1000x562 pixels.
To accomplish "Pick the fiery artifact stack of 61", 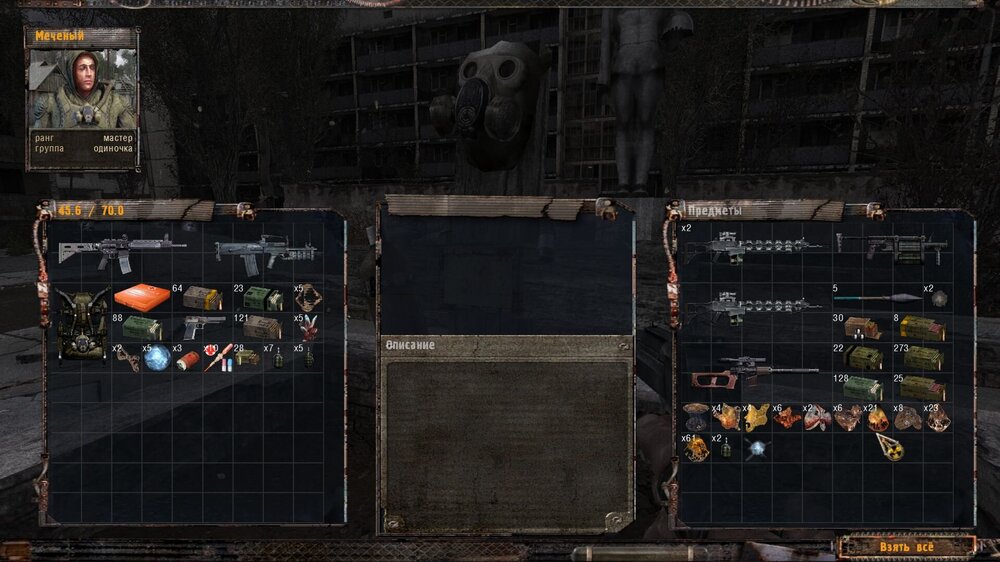I will (x=695, y=448).
